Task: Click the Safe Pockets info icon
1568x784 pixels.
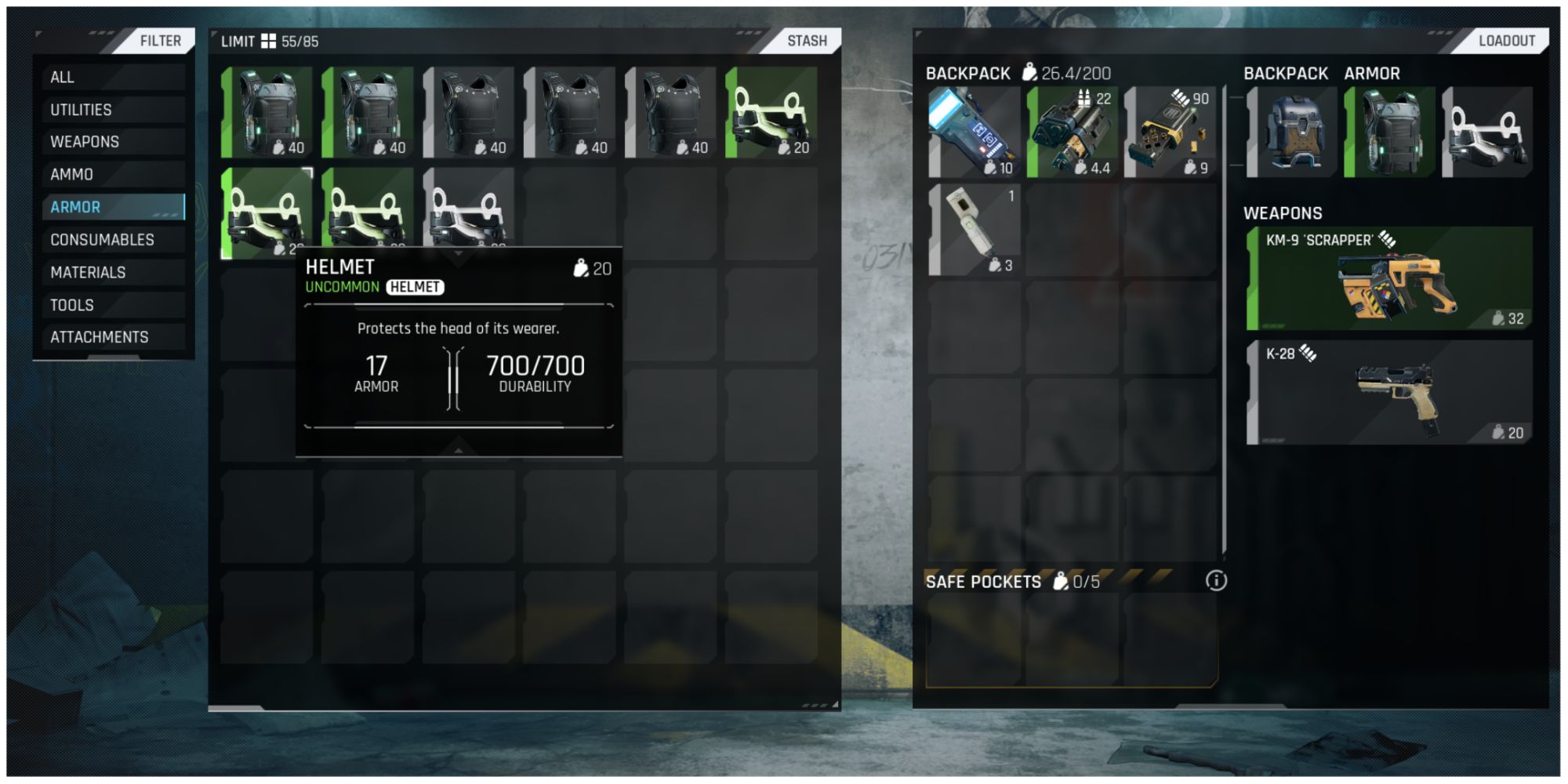Action: coord(1215,581)
